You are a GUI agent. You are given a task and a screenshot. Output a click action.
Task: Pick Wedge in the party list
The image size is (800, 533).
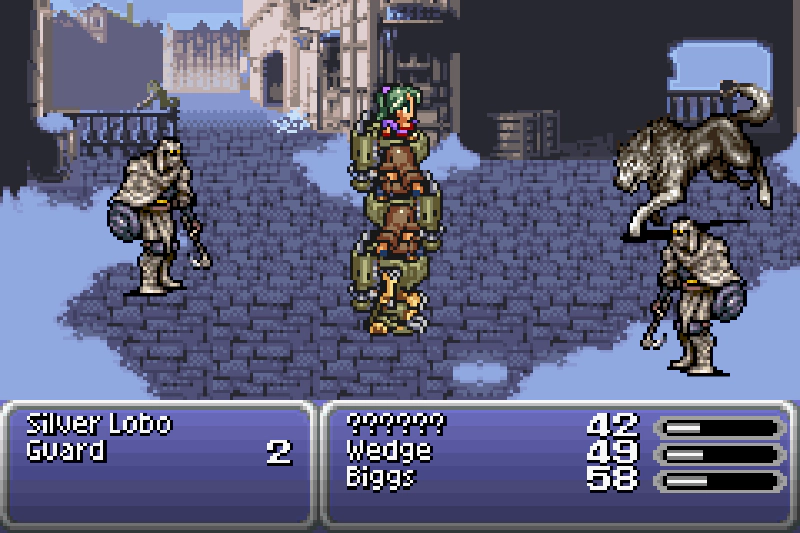click(388, 451)
